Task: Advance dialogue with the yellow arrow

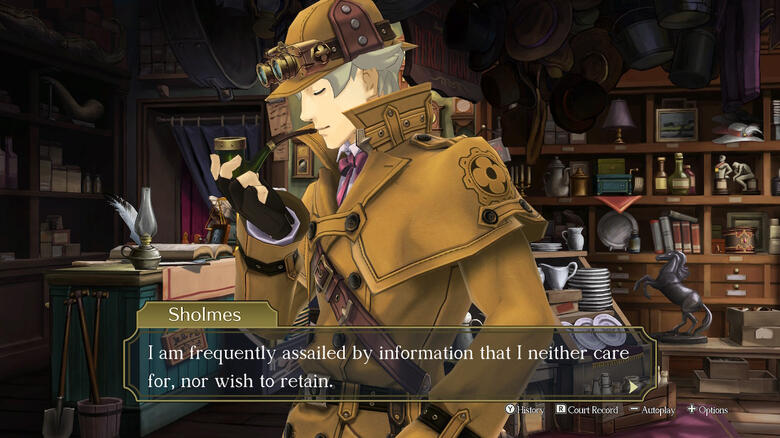Action: click(x=632, y=385)
